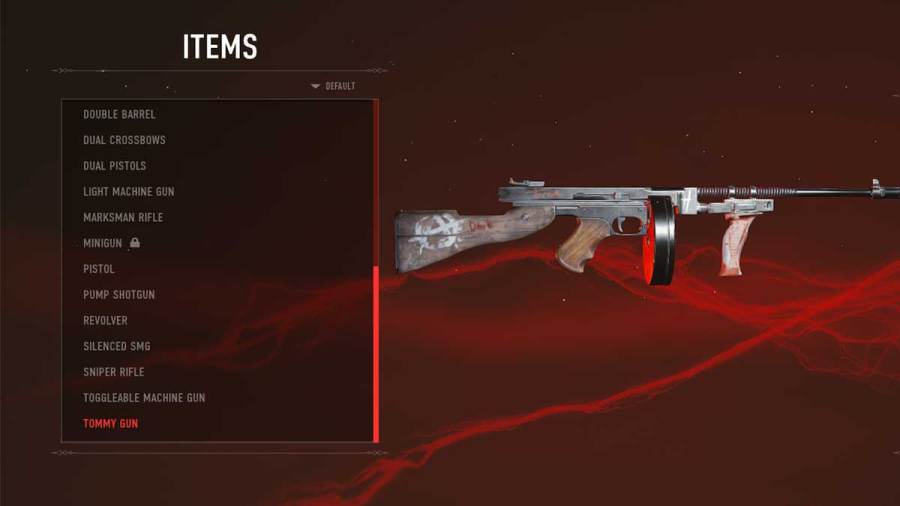
Task: Open the Default sort dropdown
Action: point(334,86)
